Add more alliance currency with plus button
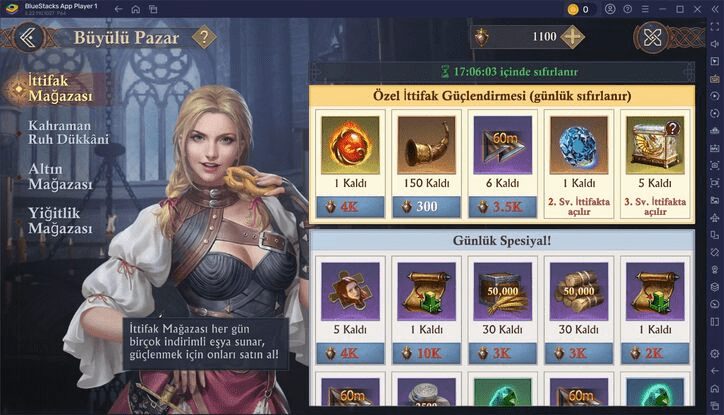The width and height of the screenshot is (724, 415). click(572, 37)
